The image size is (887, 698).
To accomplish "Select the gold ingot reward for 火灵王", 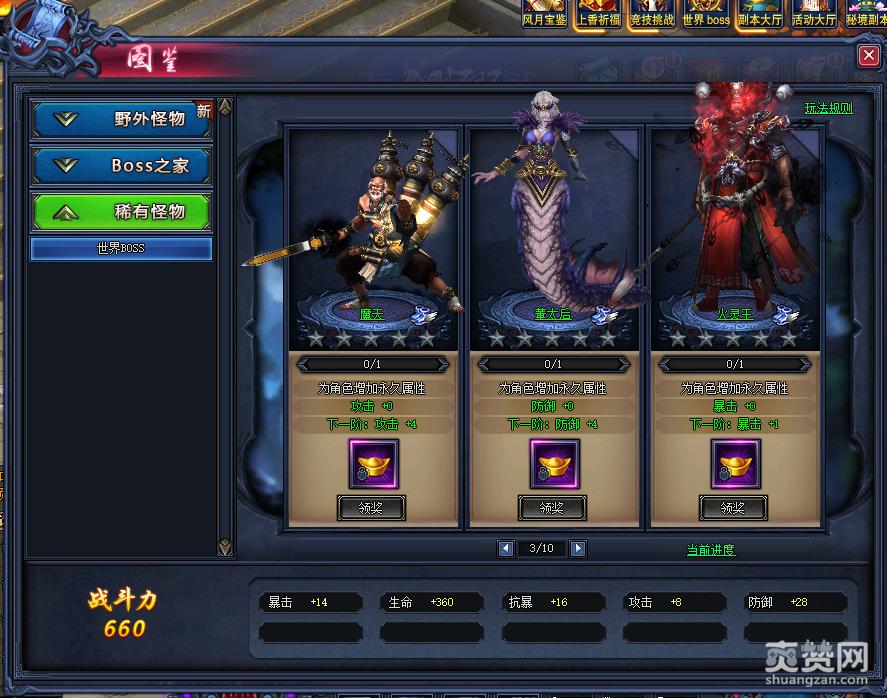I will click(735, 463).
